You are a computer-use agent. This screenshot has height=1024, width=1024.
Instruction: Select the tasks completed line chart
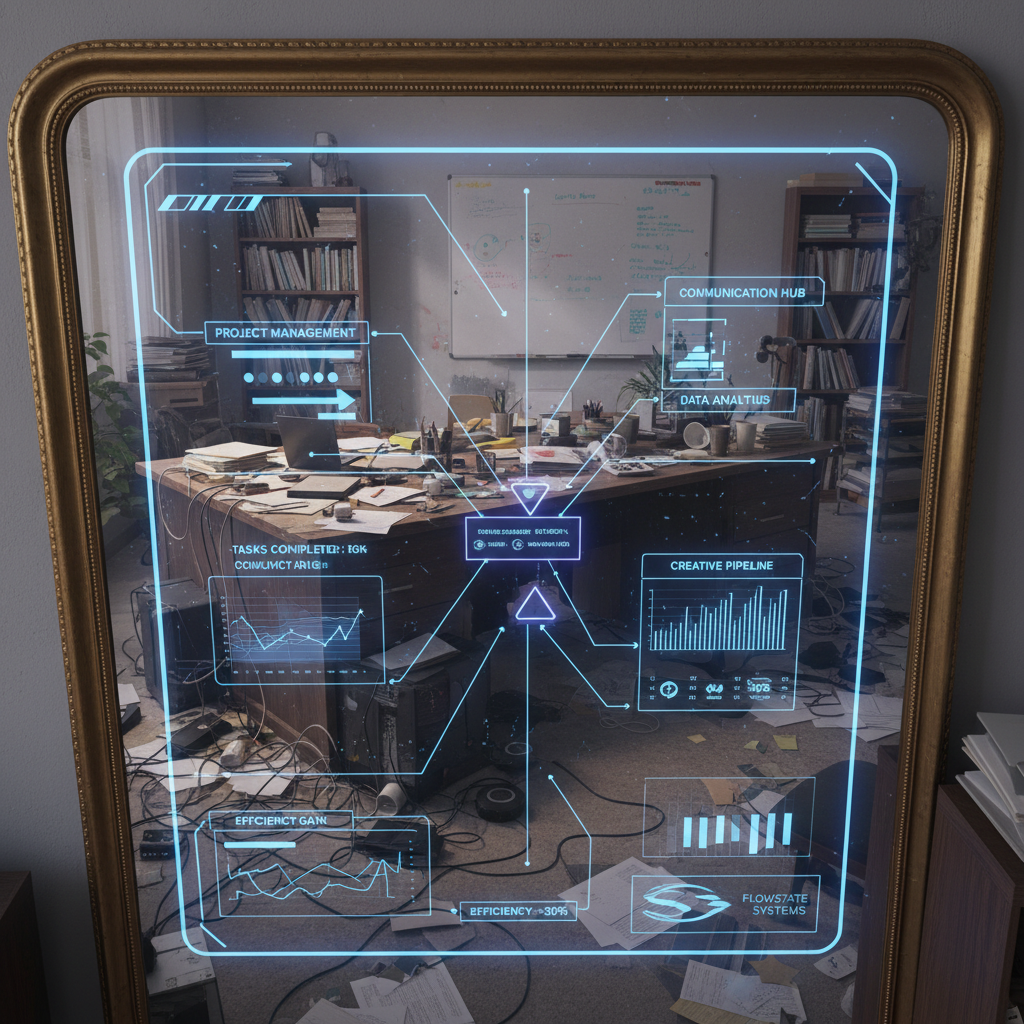click(x=295, y=630)
